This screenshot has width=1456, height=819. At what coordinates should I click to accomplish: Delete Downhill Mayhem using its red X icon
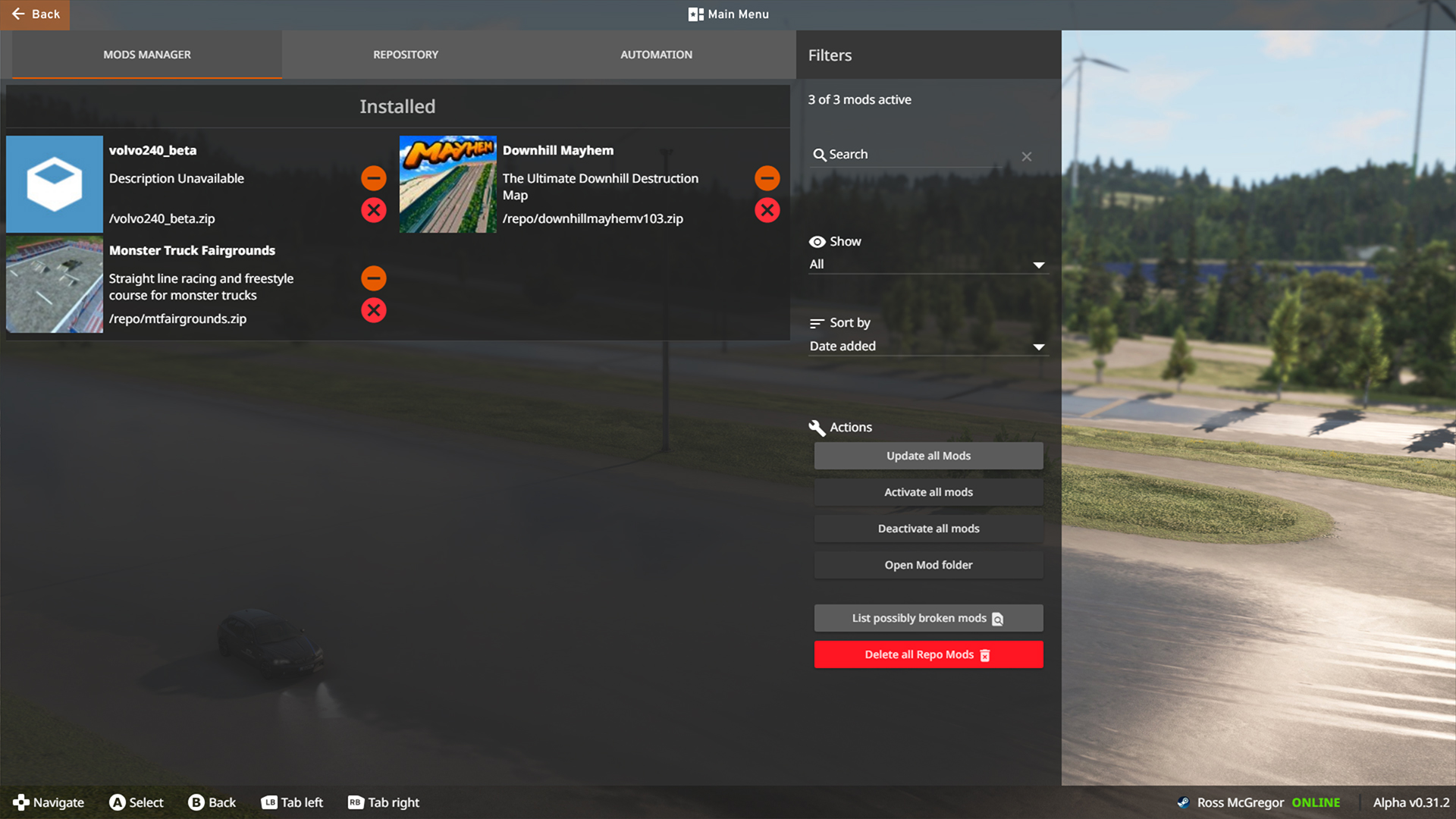(x=767, y=210)
